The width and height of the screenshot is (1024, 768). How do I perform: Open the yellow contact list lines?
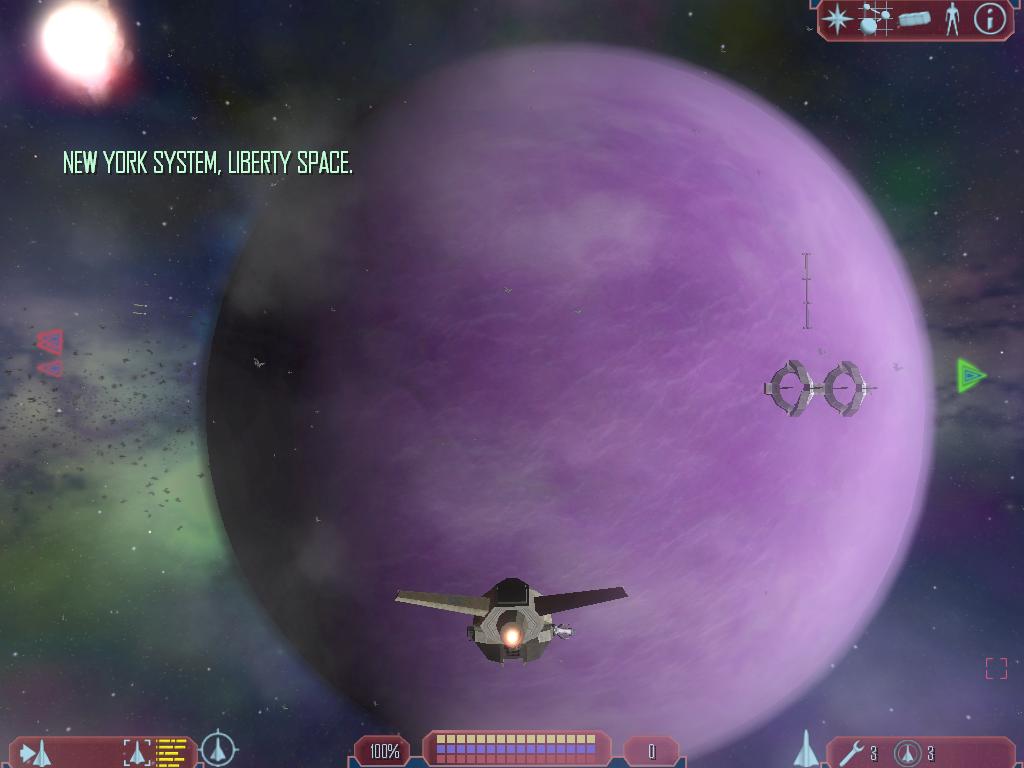pos(173,752)
